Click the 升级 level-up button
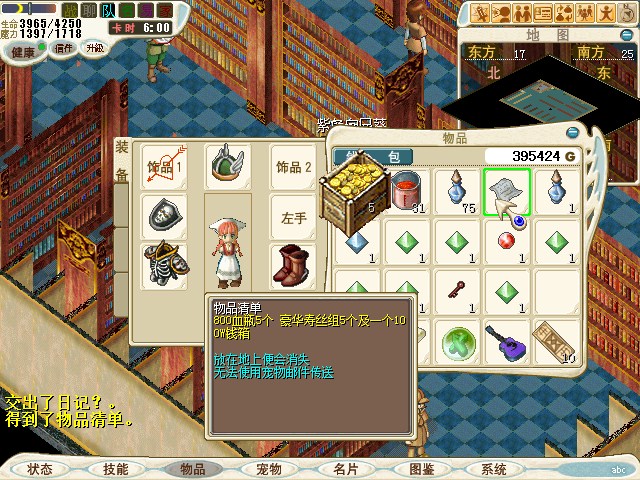Image resolution: width=640 pixels, height=480 pixels. click(x=94, y=48)
